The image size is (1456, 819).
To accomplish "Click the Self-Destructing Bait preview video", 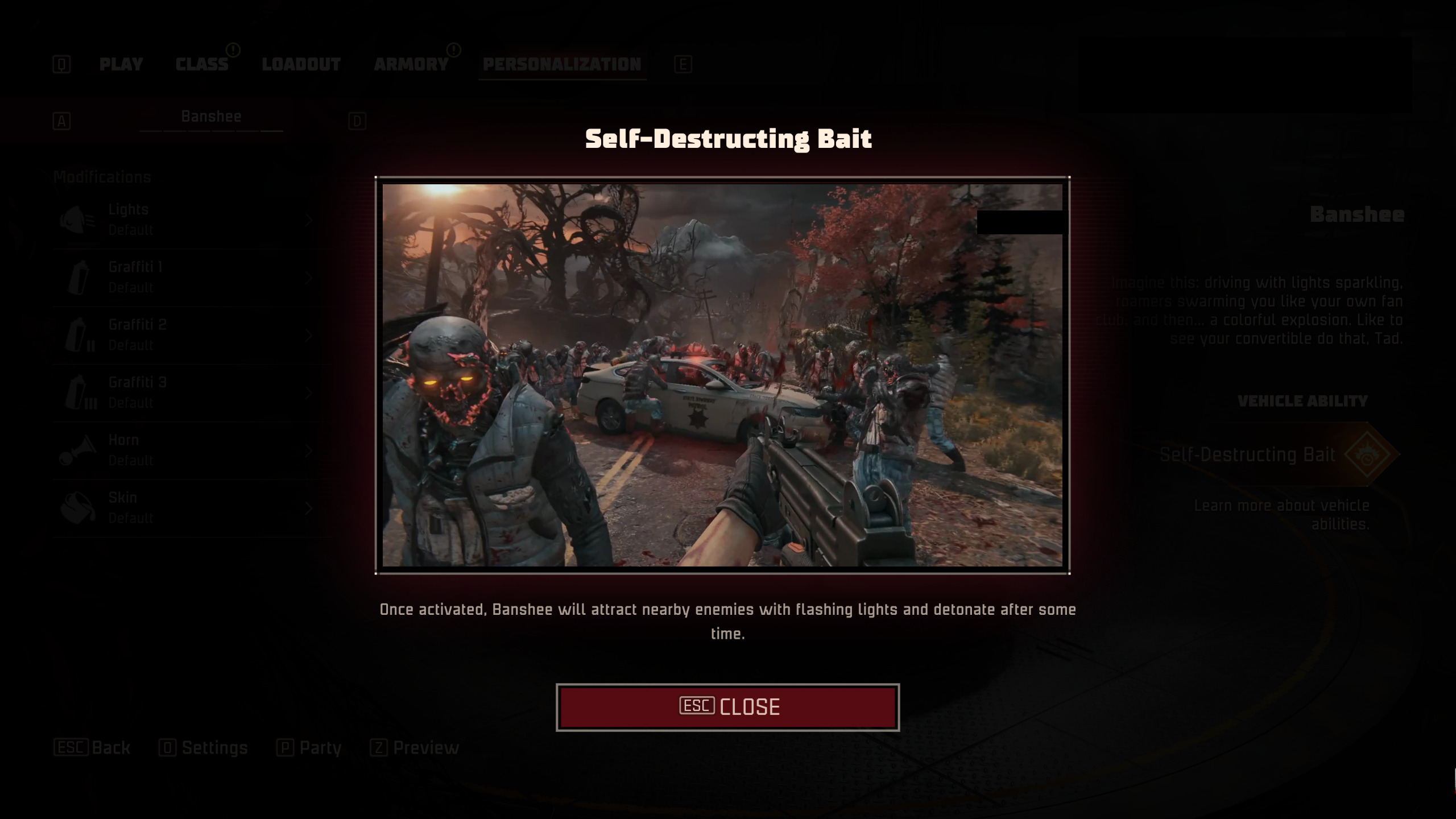I will [722, 375].
